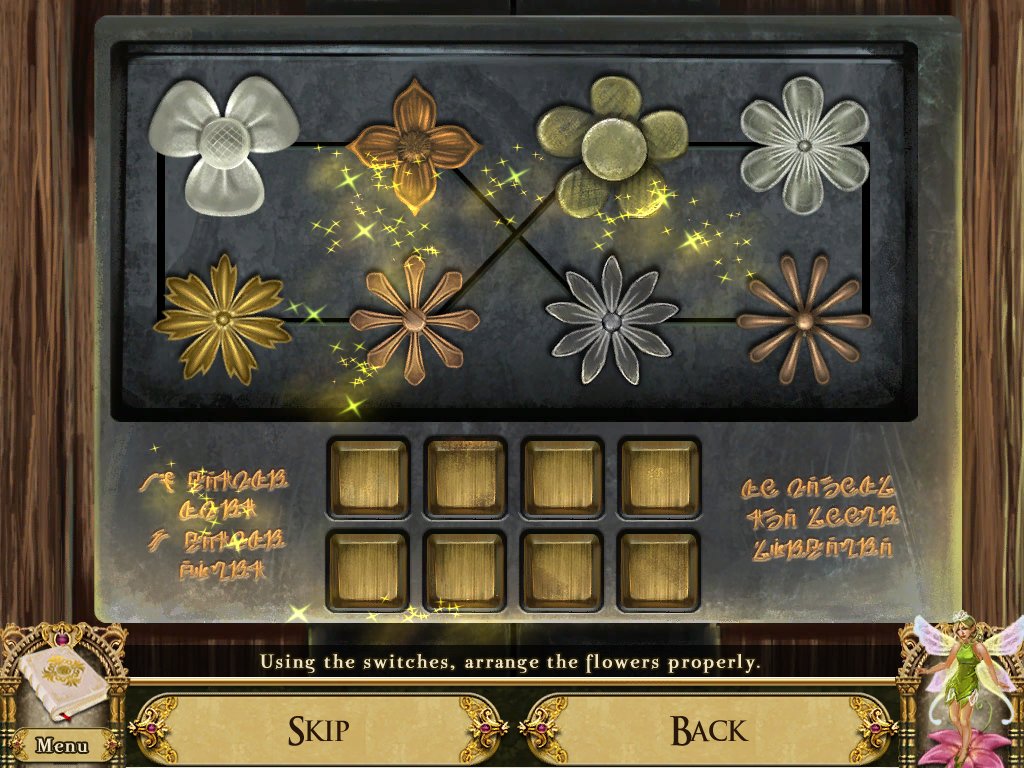Open the Menu
1024x768 pixels.
[x=61, y=745]
